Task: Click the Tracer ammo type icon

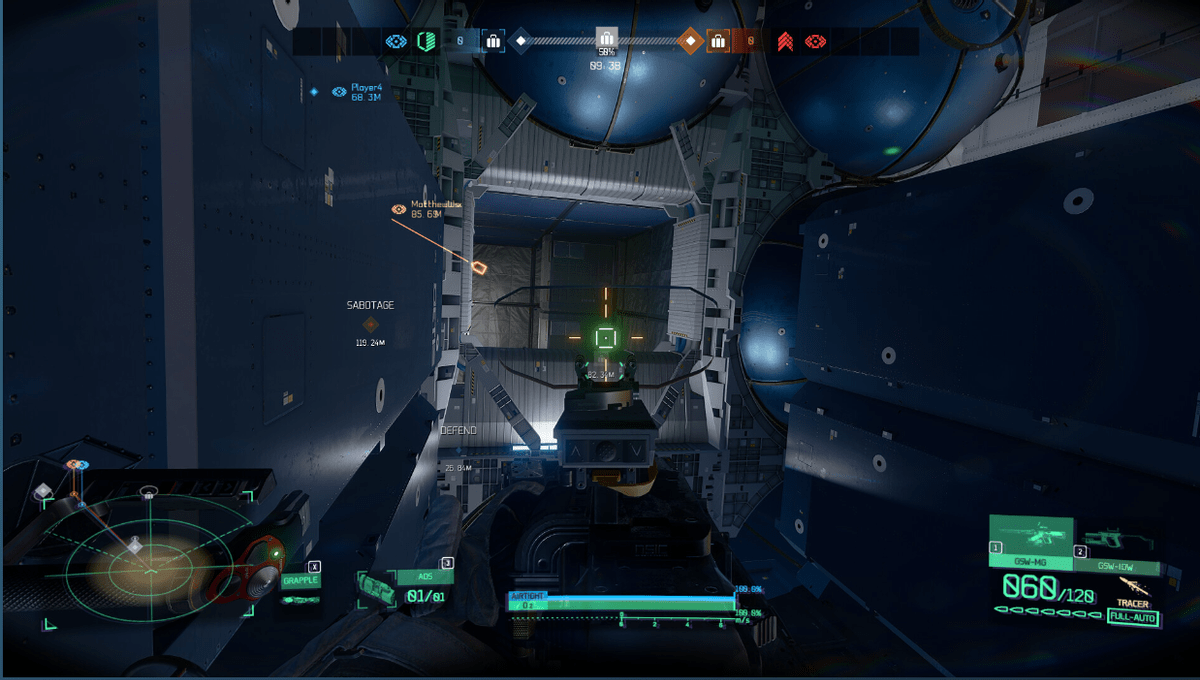Action: pos(1132,589)
